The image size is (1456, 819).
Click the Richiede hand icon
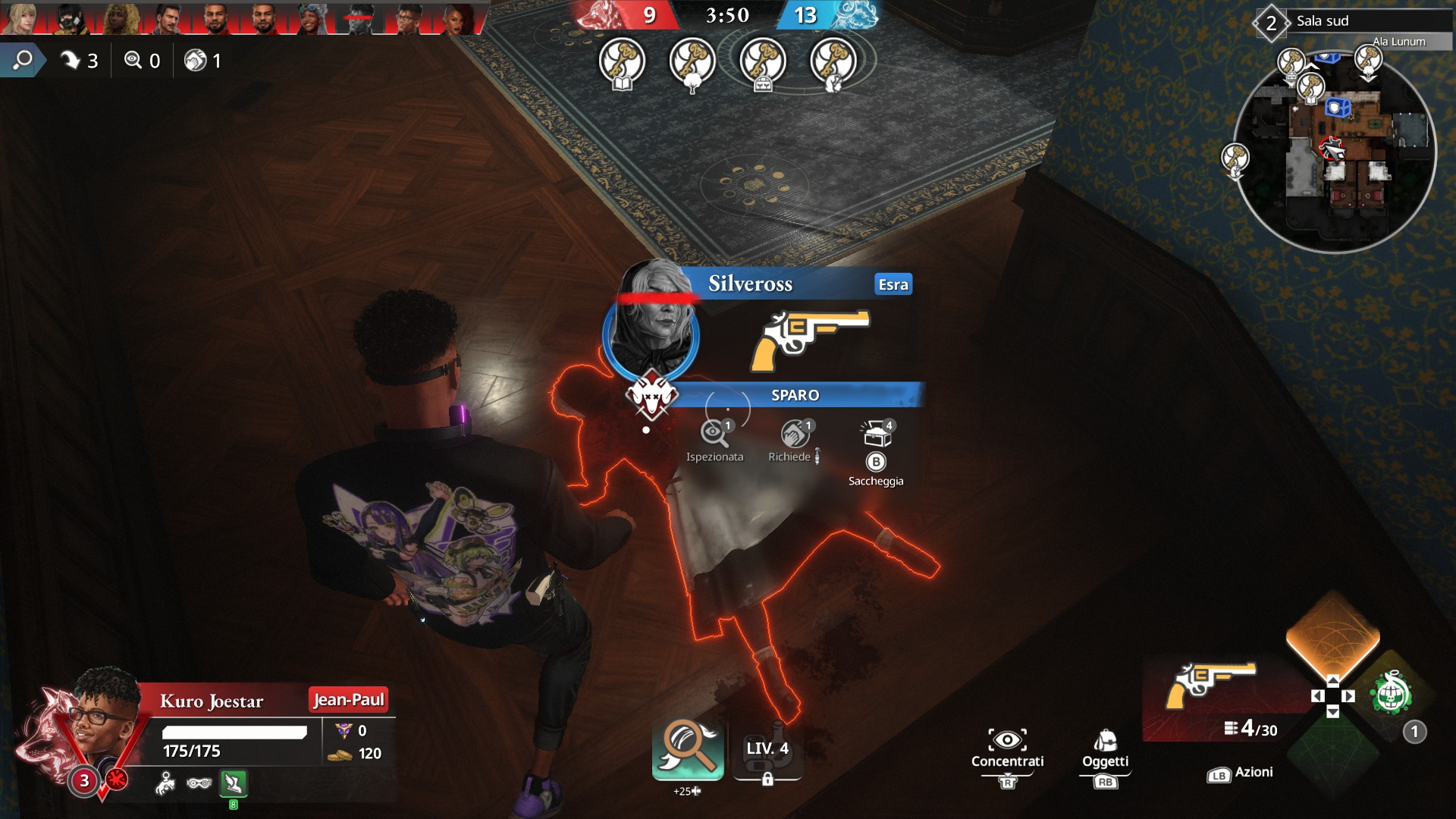click(794, 434)
